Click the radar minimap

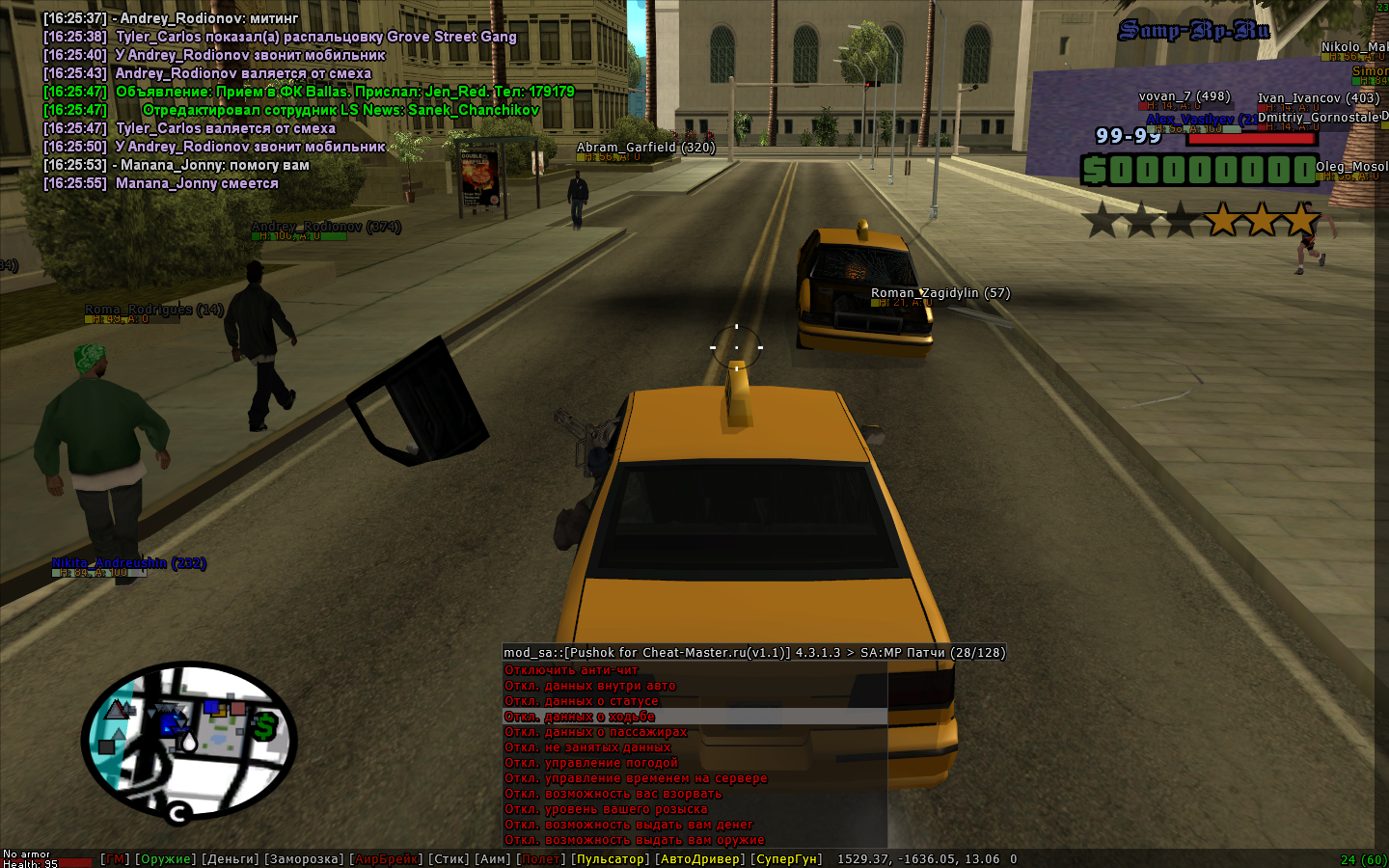point(188,738)
